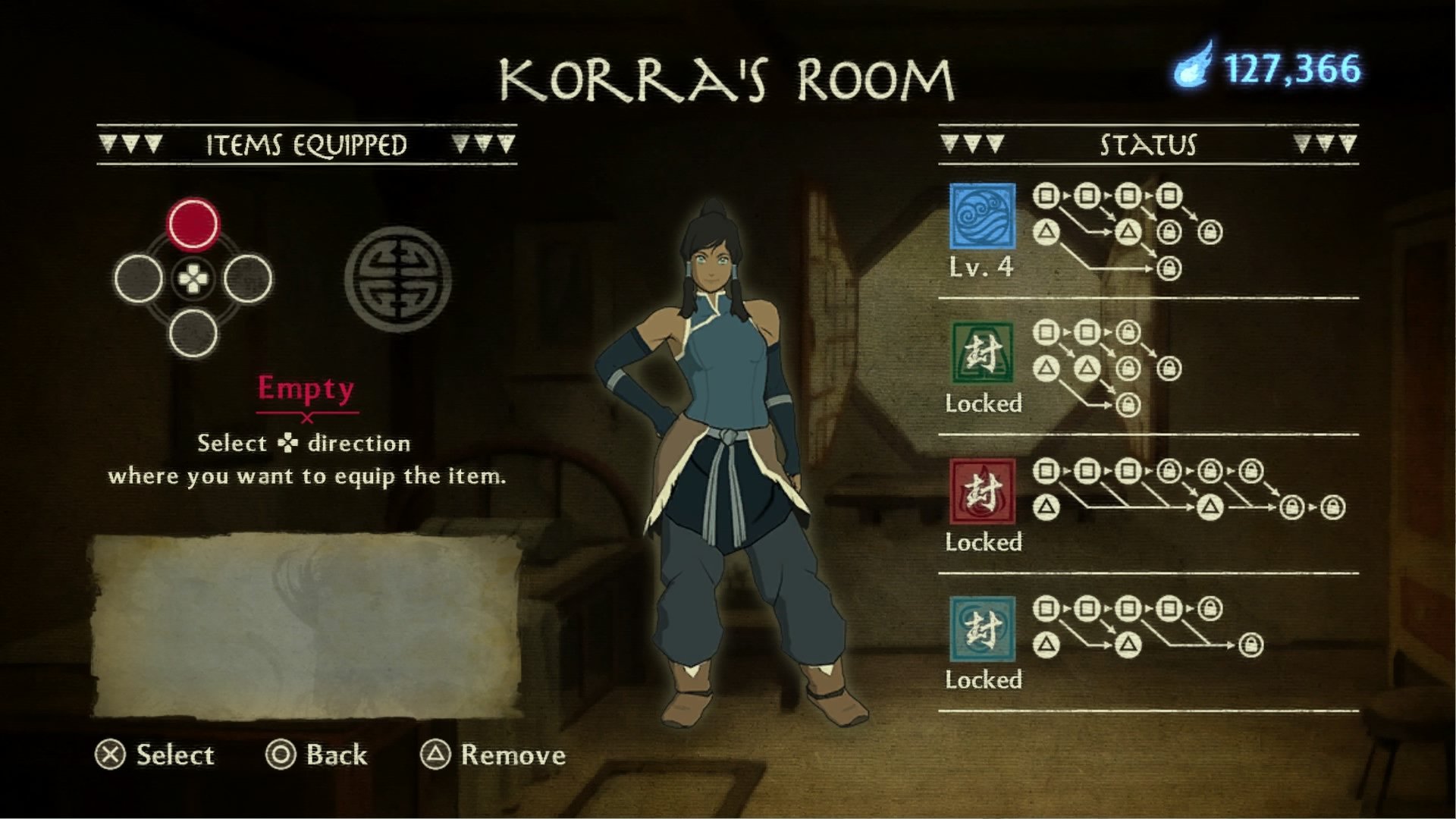Click Korra's character model
This screenshot has height=819, width=1456.
tap(728, 455)
